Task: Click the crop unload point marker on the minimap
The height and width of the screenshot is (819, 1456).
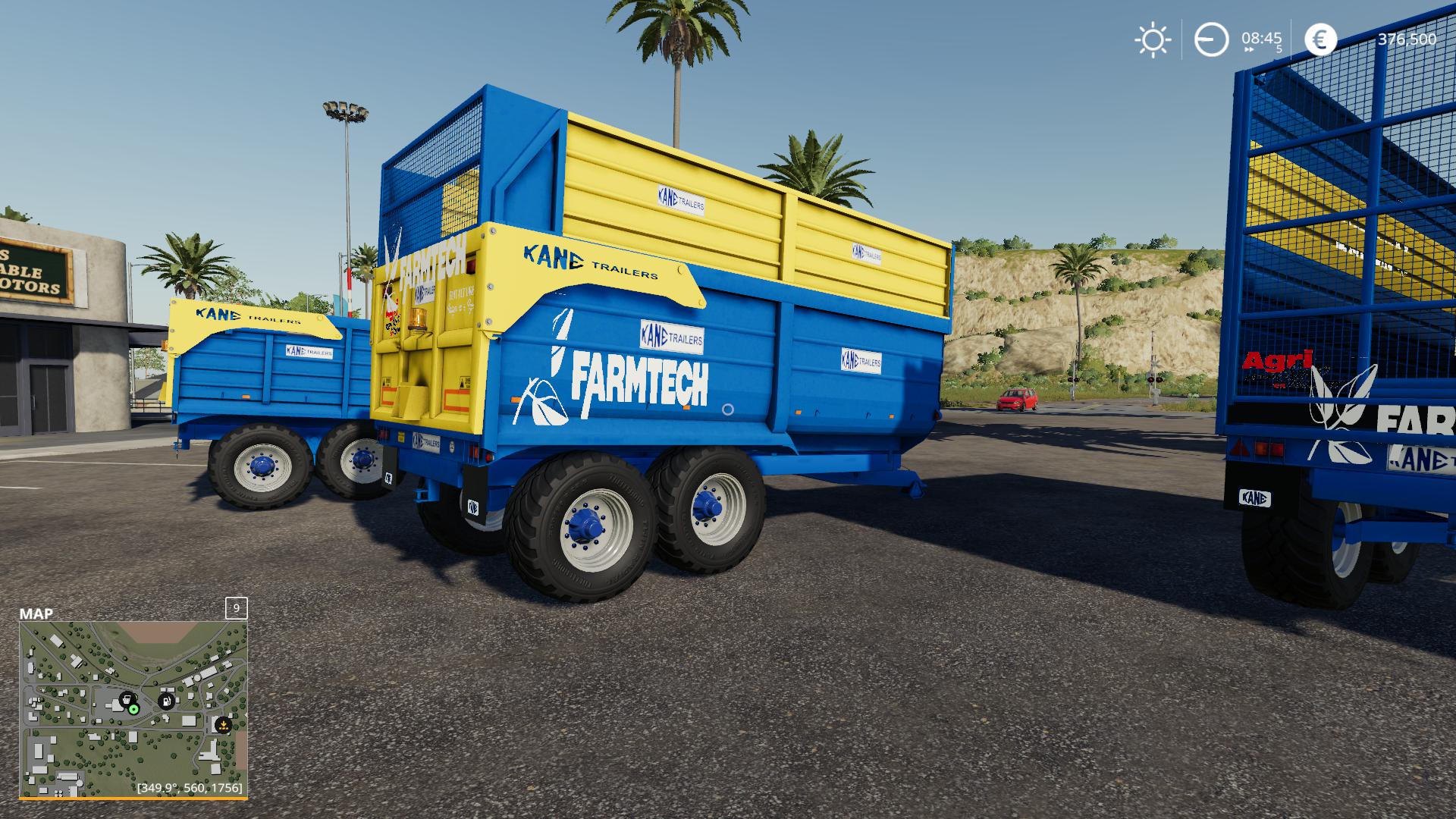Action: coord(223,725)
